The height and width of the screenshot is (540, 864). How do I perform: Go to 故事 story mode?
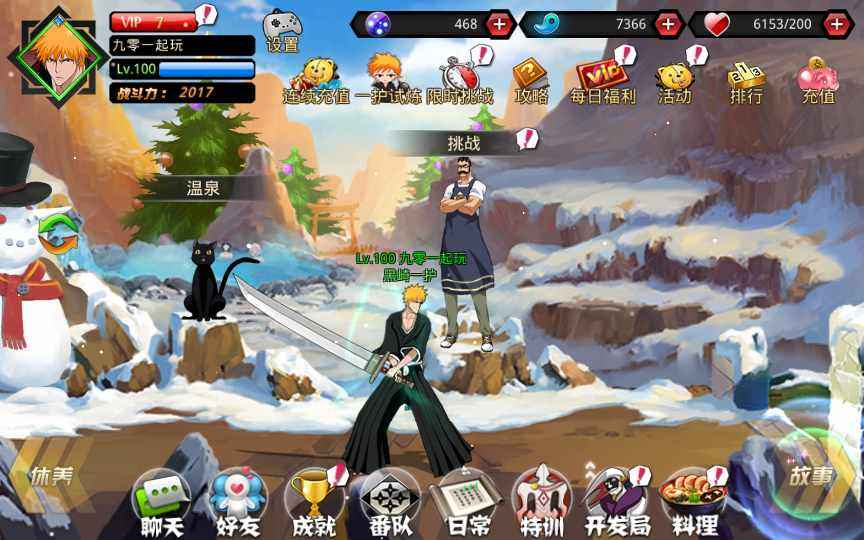click(810, 477)
